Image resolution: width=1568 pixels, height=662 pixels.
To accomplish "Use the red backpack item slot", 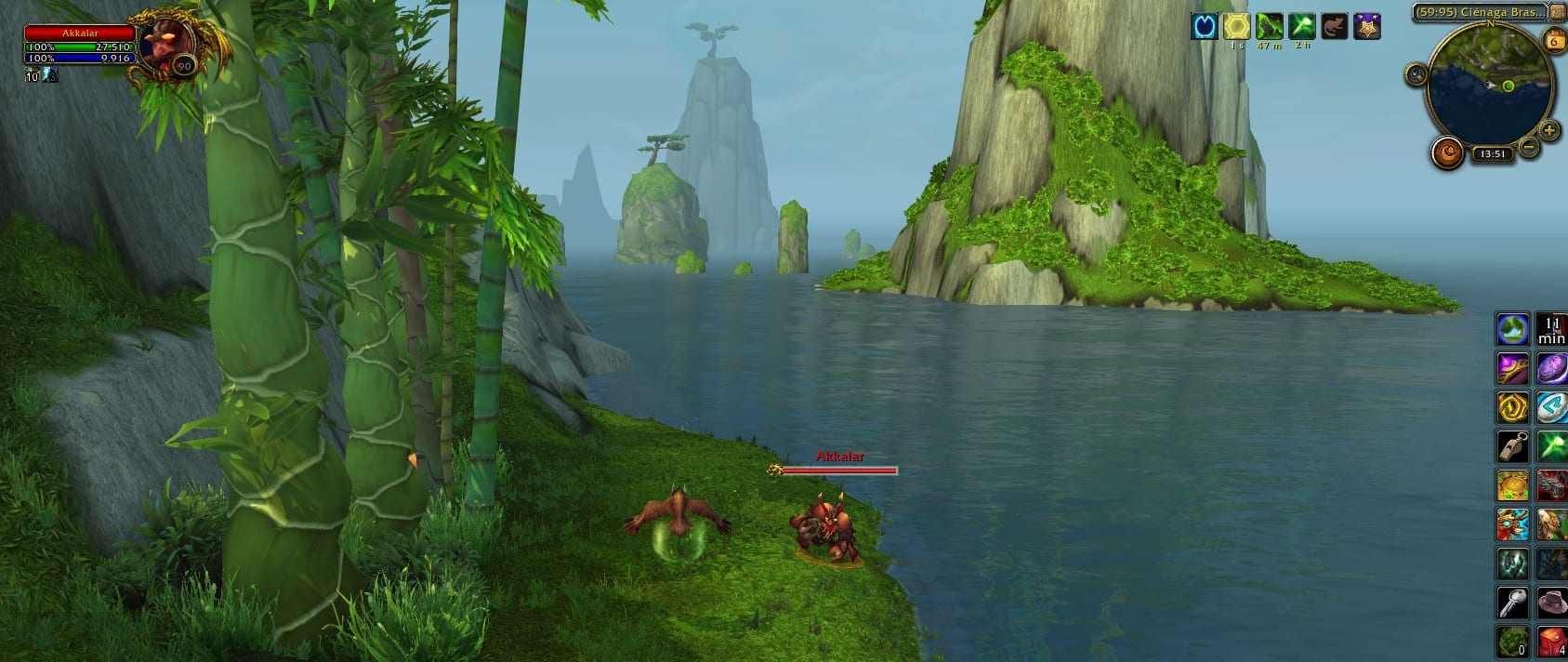I will coord(1551,642).
